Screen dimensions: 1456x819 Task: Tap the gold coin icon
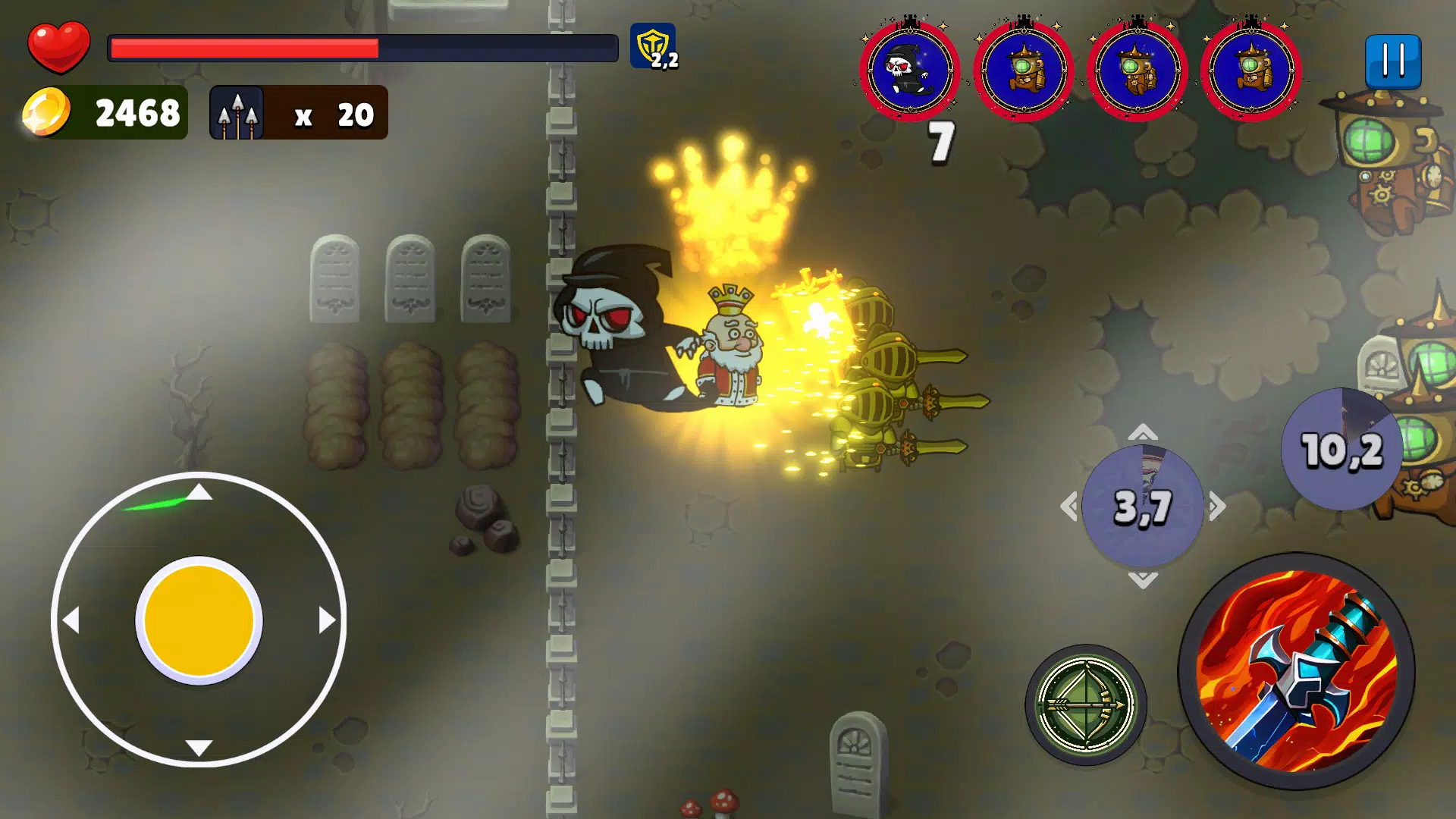tap(46, 112)
